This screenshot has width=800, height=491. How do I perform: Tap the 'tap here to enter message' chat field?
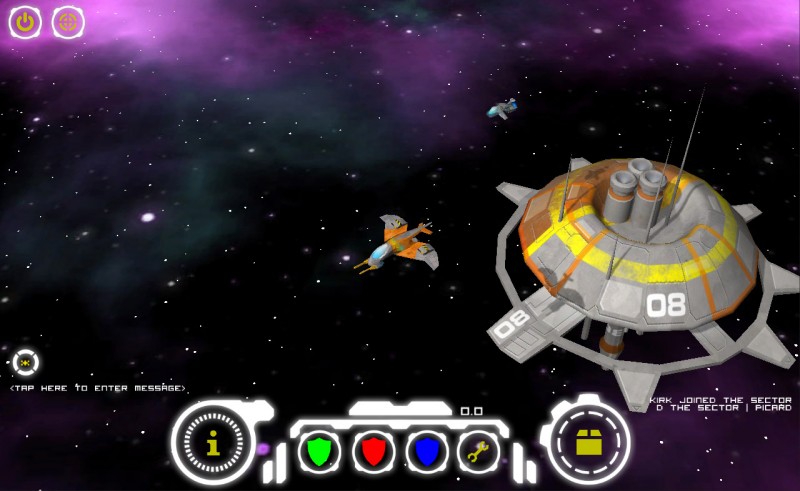point(98,388)
